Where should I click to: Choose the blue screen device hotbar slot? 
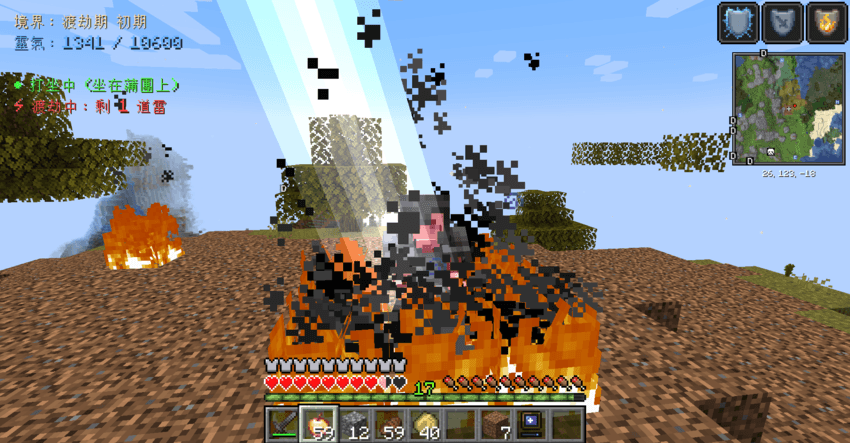tap(530, 424)
